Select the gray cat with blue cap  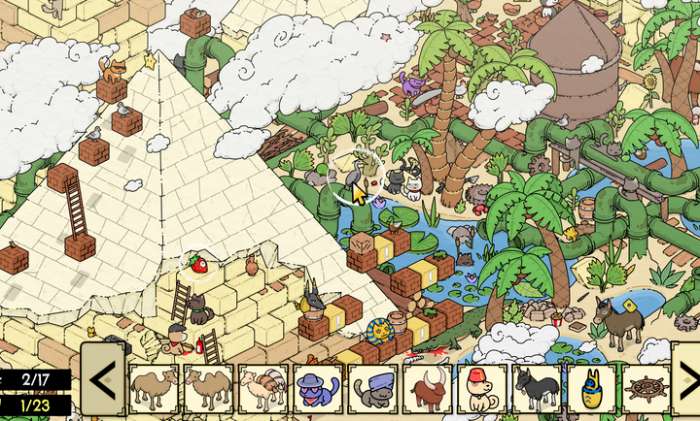(373, 388)
